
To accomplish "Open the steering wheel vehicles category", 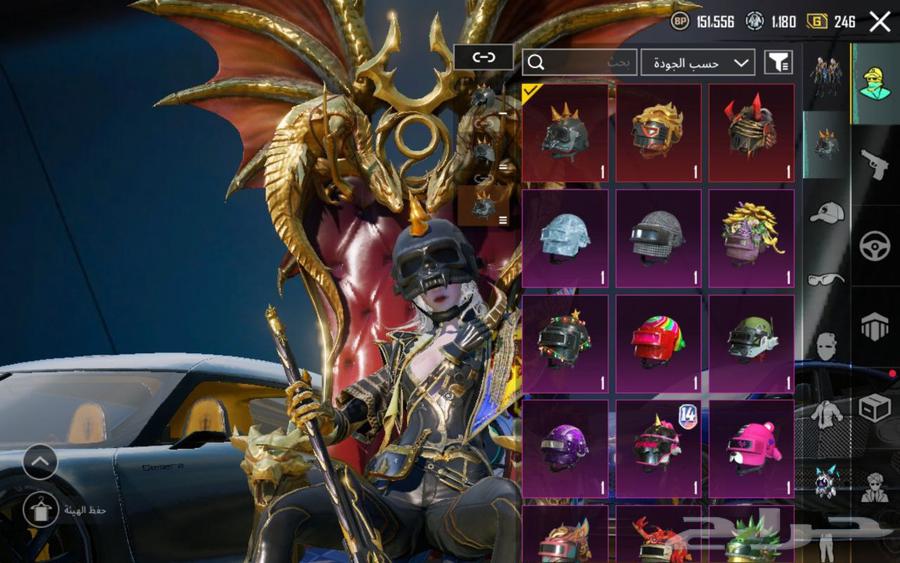I will [x=874, y=246].
